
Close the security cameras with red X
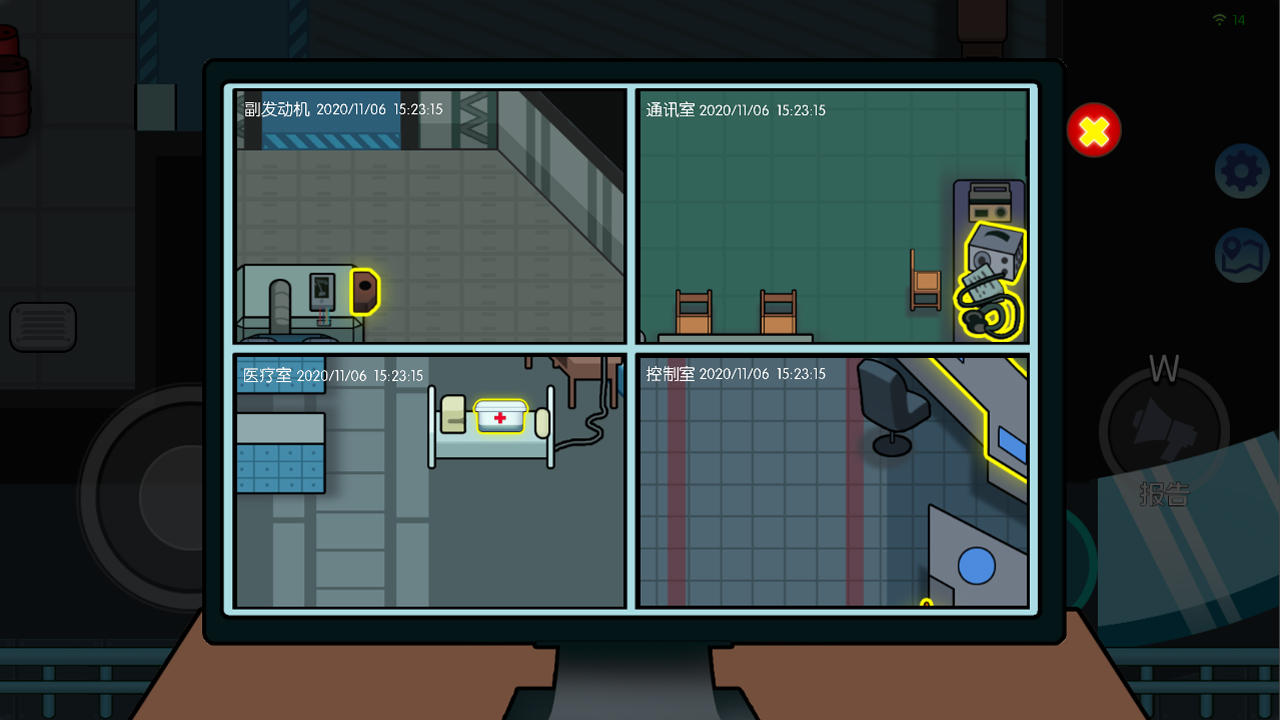[1093, 130]
